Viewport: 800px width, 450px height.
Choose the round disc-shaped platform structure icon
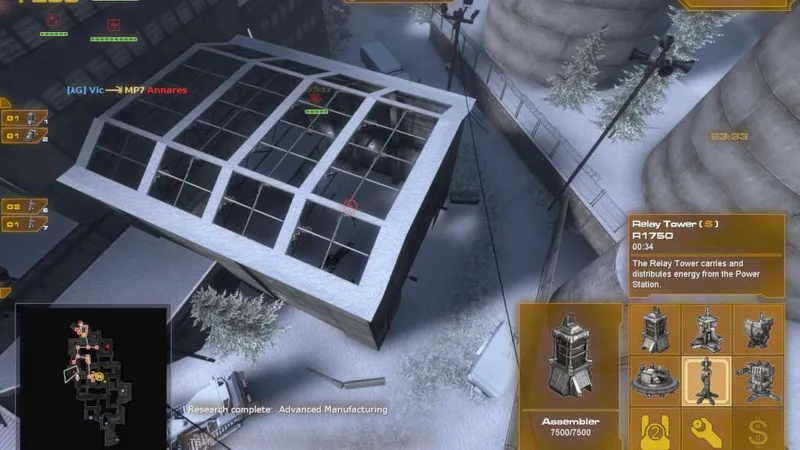point(654,381)
